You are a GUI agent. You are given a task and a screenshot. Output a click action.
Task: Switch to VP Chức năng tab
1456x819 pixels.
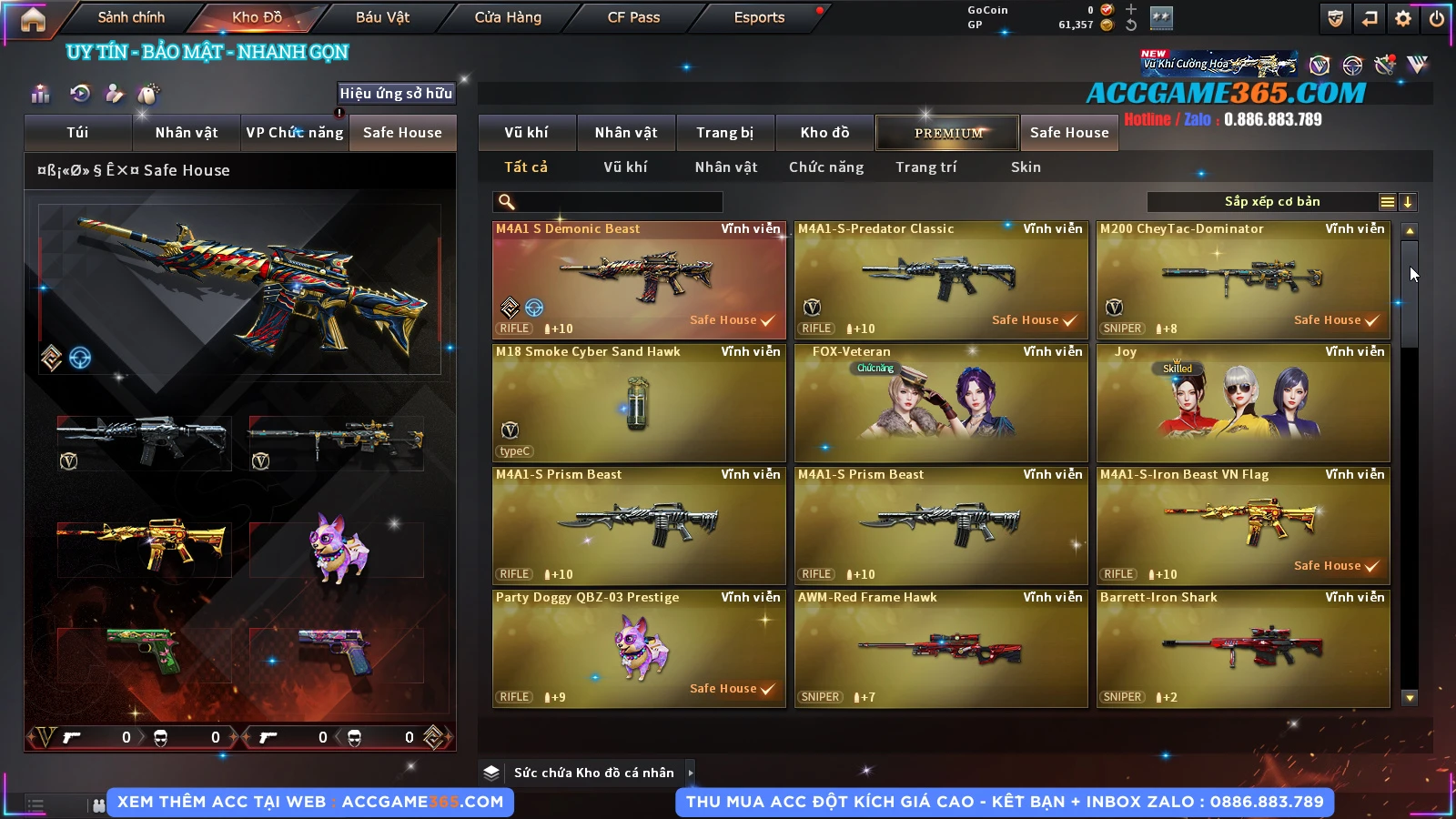tap(294, 133)
